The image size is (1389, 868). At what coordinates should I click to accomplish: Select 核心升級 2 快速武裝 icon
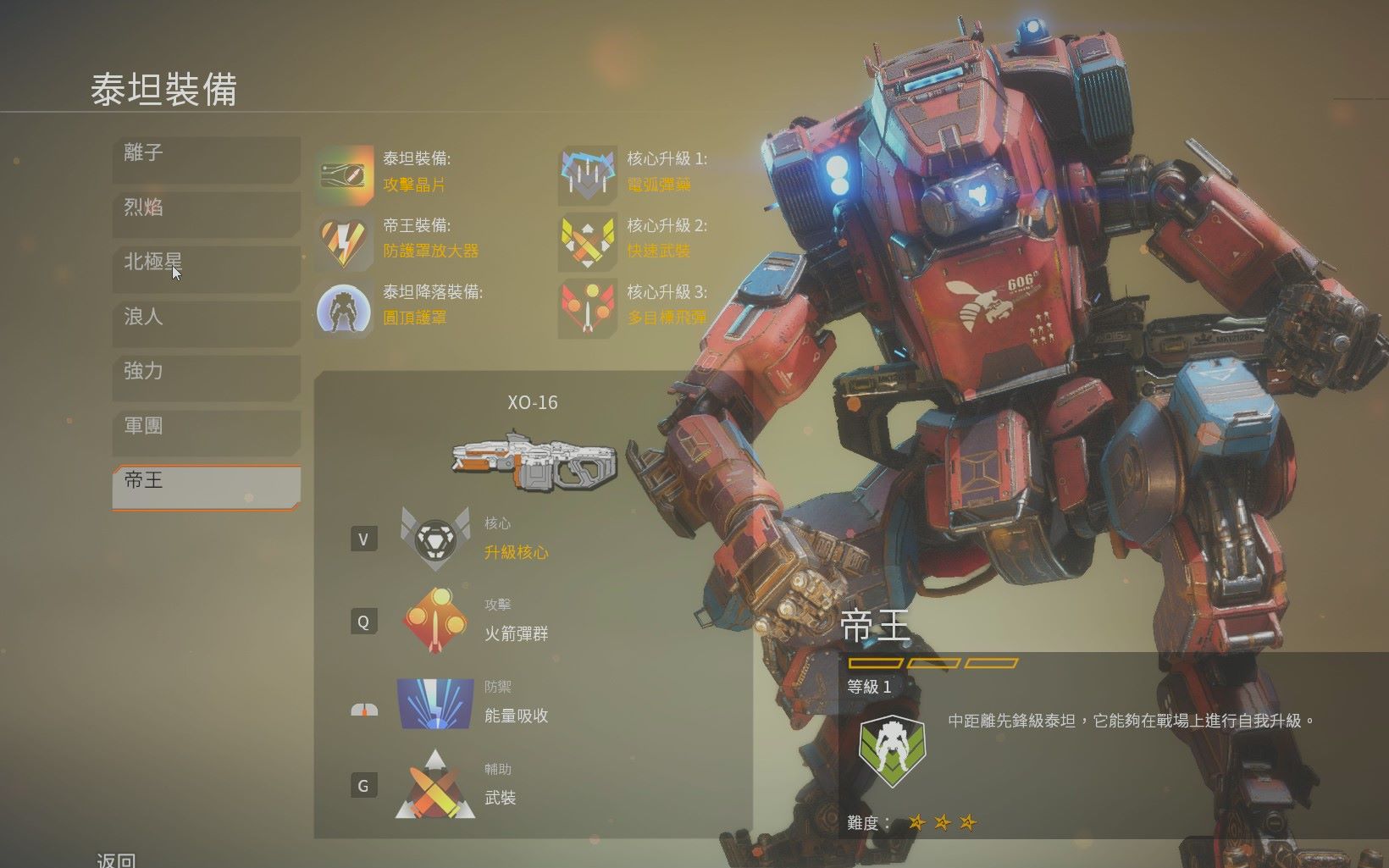tap(588, 240)
